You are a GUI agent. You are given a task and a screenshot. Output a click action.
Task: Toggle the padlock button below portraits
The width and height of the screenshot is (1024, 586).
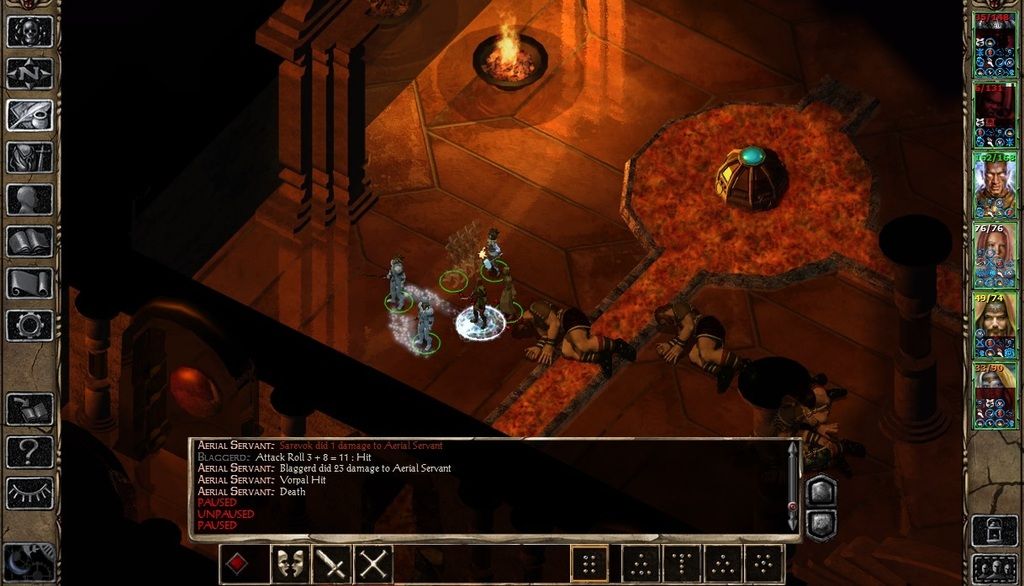pyautogui.click(x=994, y=529)
